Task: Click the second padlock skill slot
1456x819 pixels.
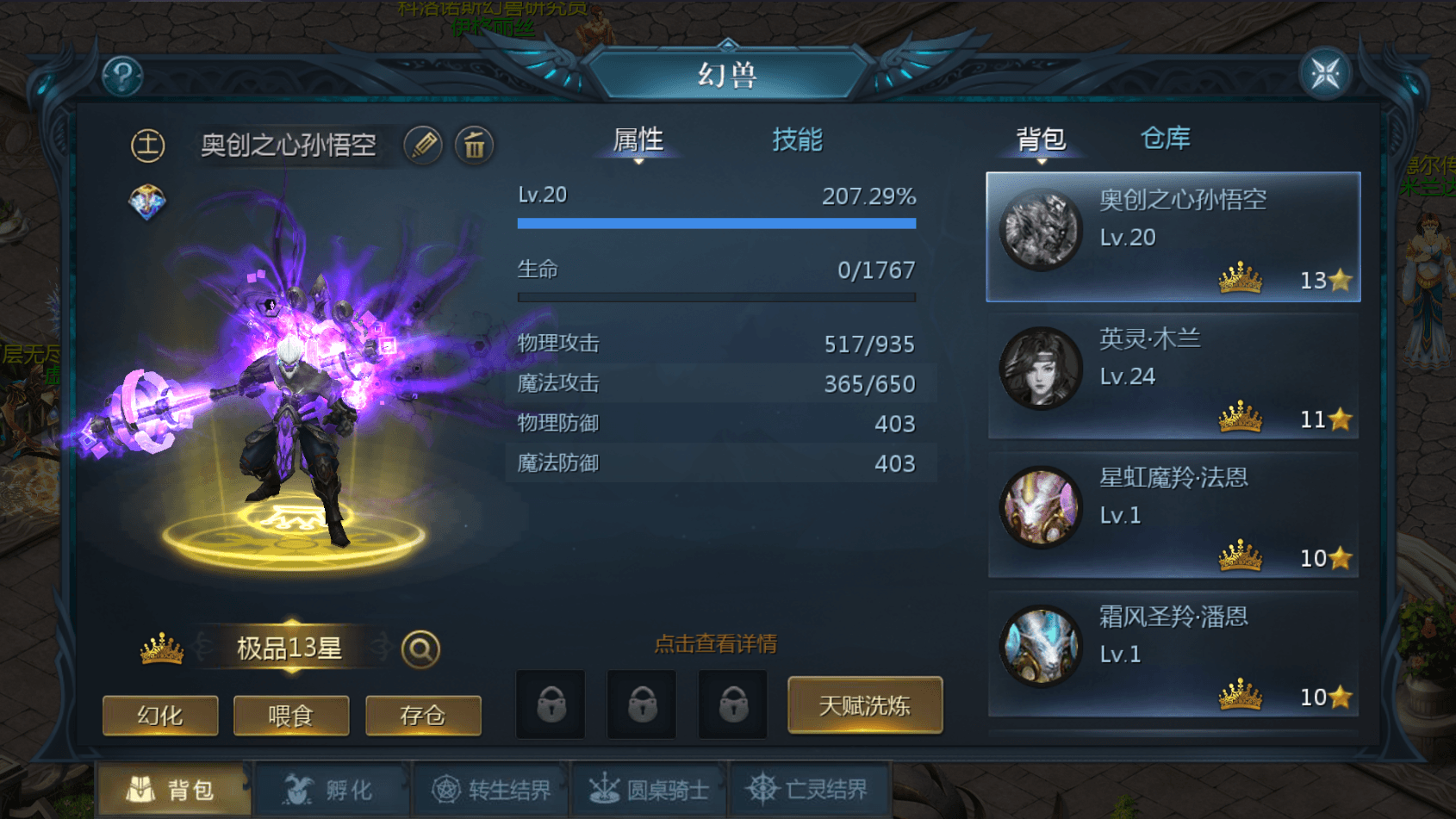Action: (641, 704)
